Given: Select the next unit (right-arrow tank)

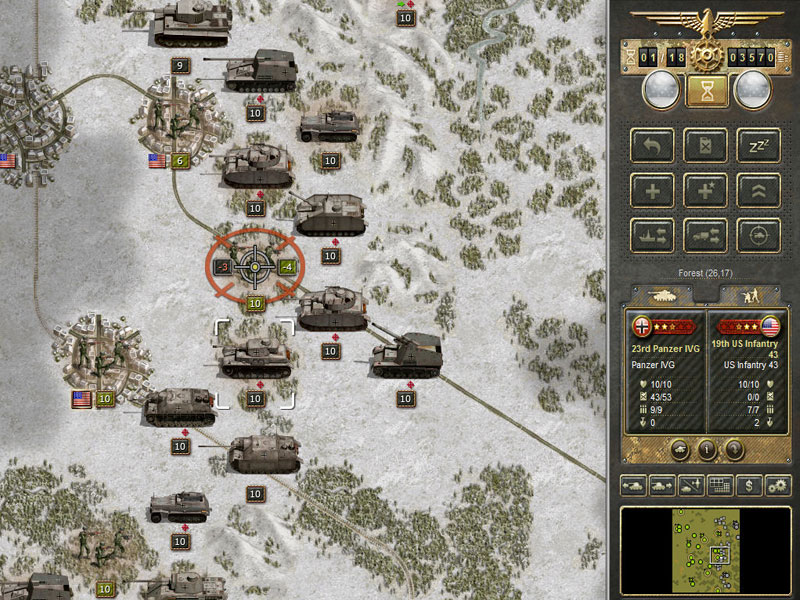Looking at the screenshot, I should pos(662,486).
